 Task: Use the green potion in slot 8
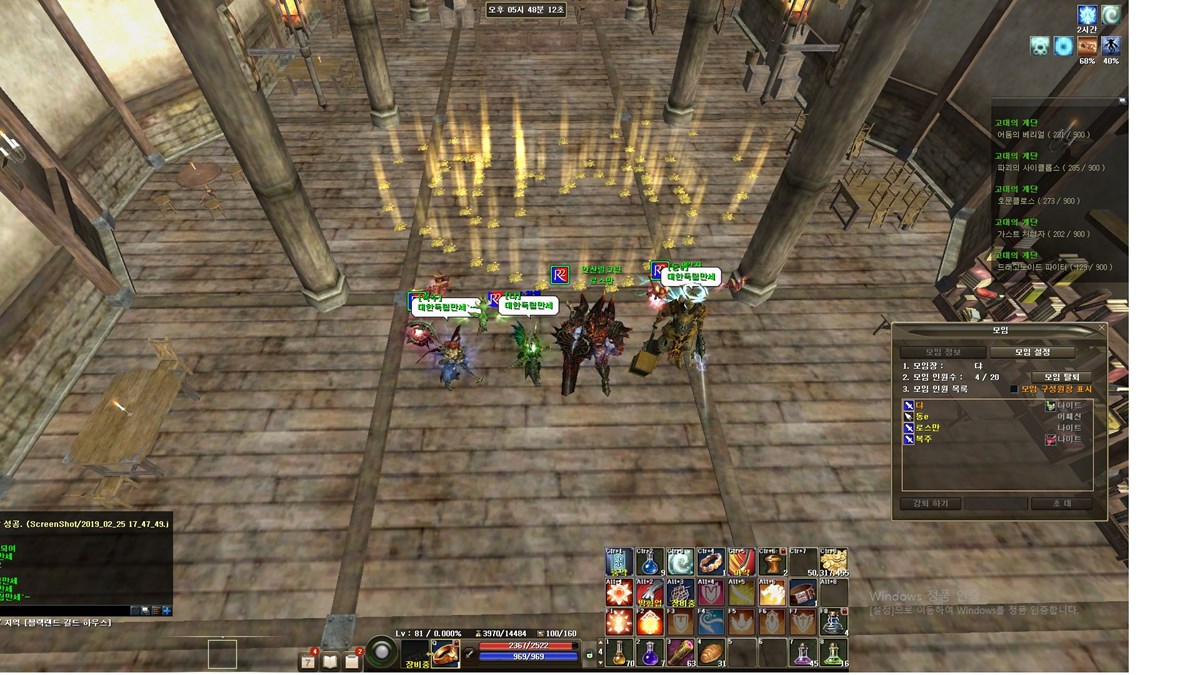[832, 653]
